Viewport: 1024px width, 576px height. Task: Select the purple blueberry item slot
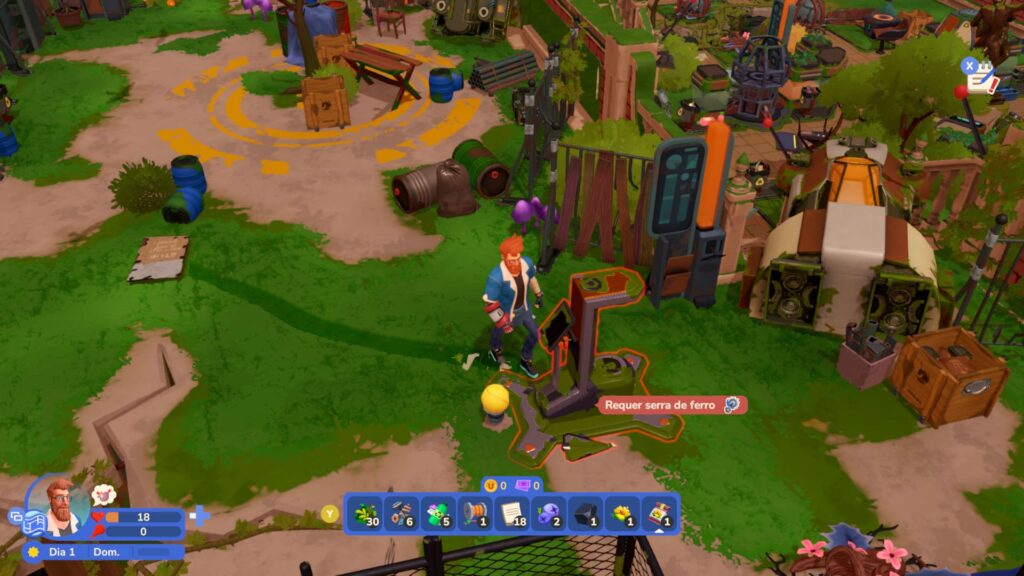tap(549, 514)
